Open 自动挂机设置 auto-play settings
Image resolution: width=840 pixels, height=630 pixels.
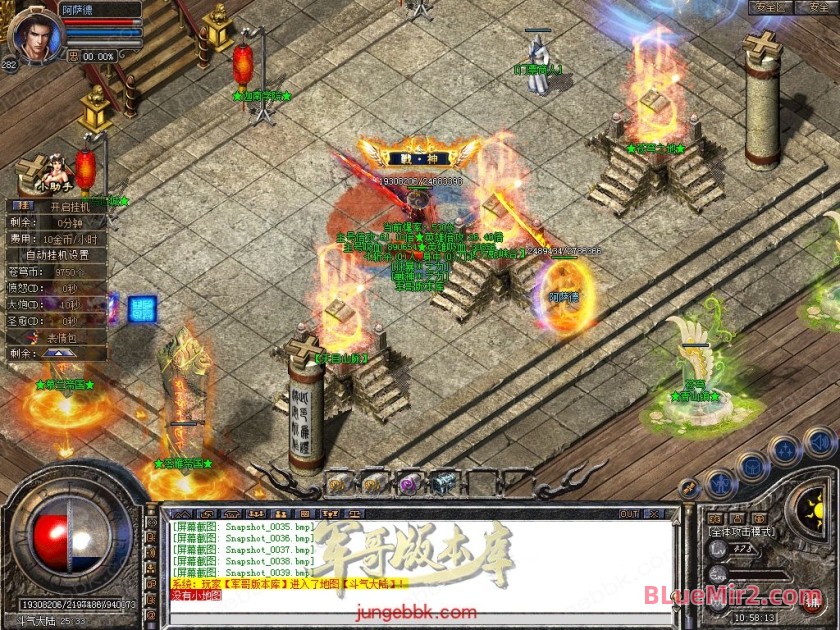[64, 254]
